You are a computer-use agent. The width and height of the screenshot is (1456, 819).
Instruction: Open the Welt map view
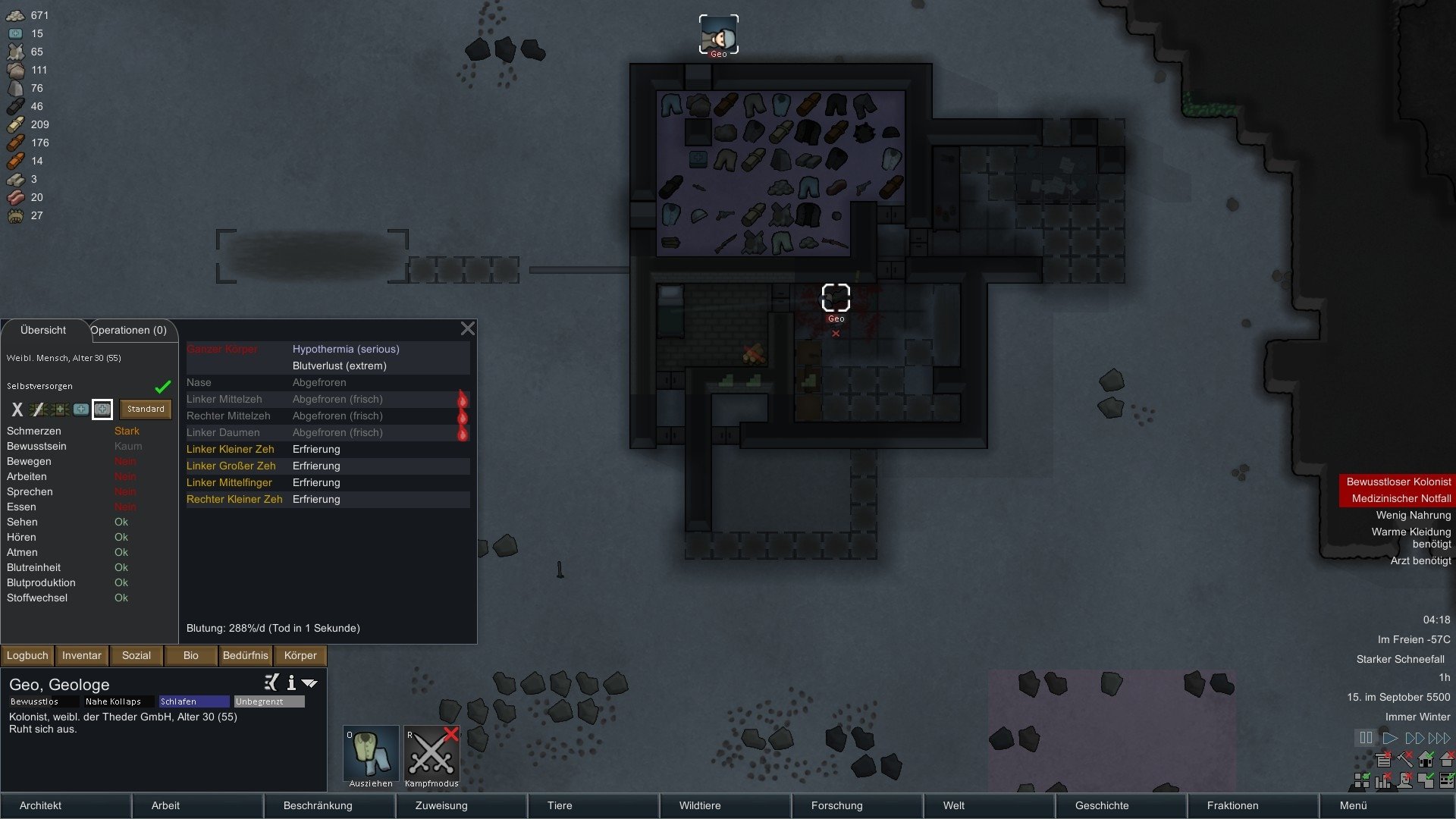coord(954,805)
